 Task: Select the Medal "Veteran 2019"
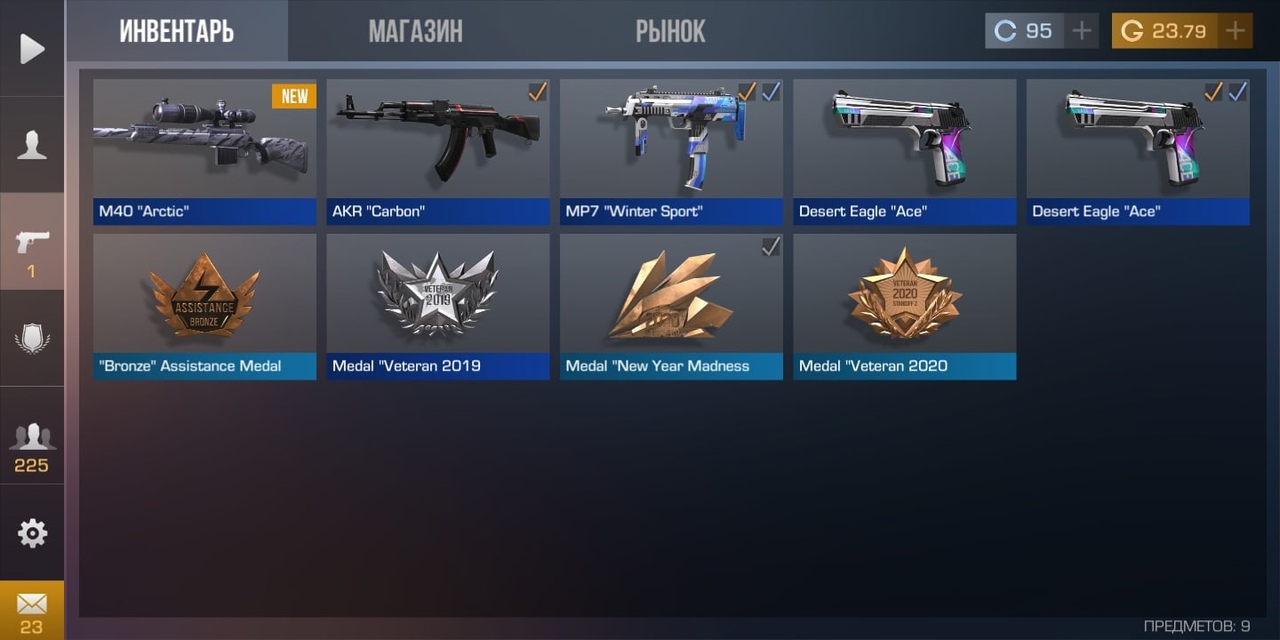[x=438, y=306]
